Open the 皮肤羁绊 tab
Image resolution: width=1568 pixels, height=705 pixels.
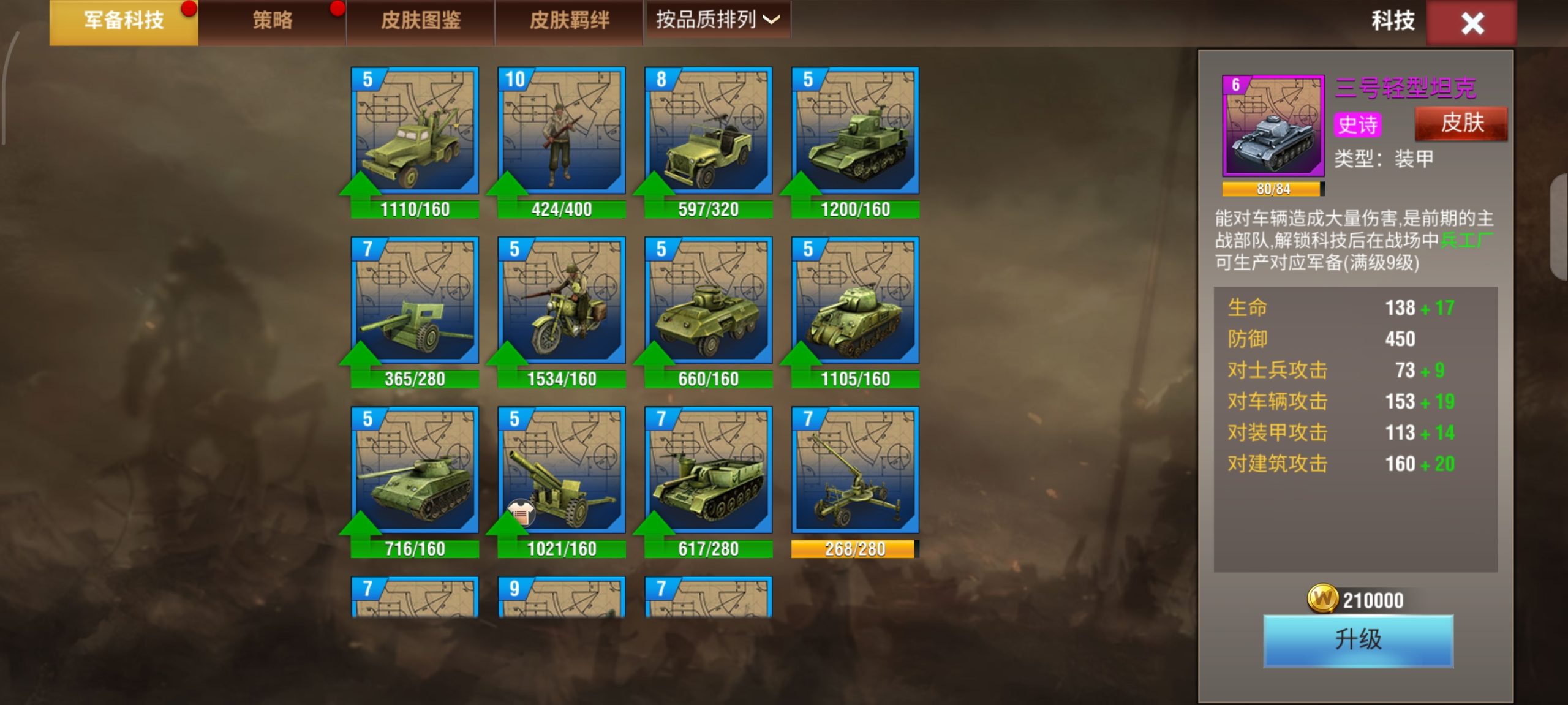pyautogui.click(x=569, y=21)
